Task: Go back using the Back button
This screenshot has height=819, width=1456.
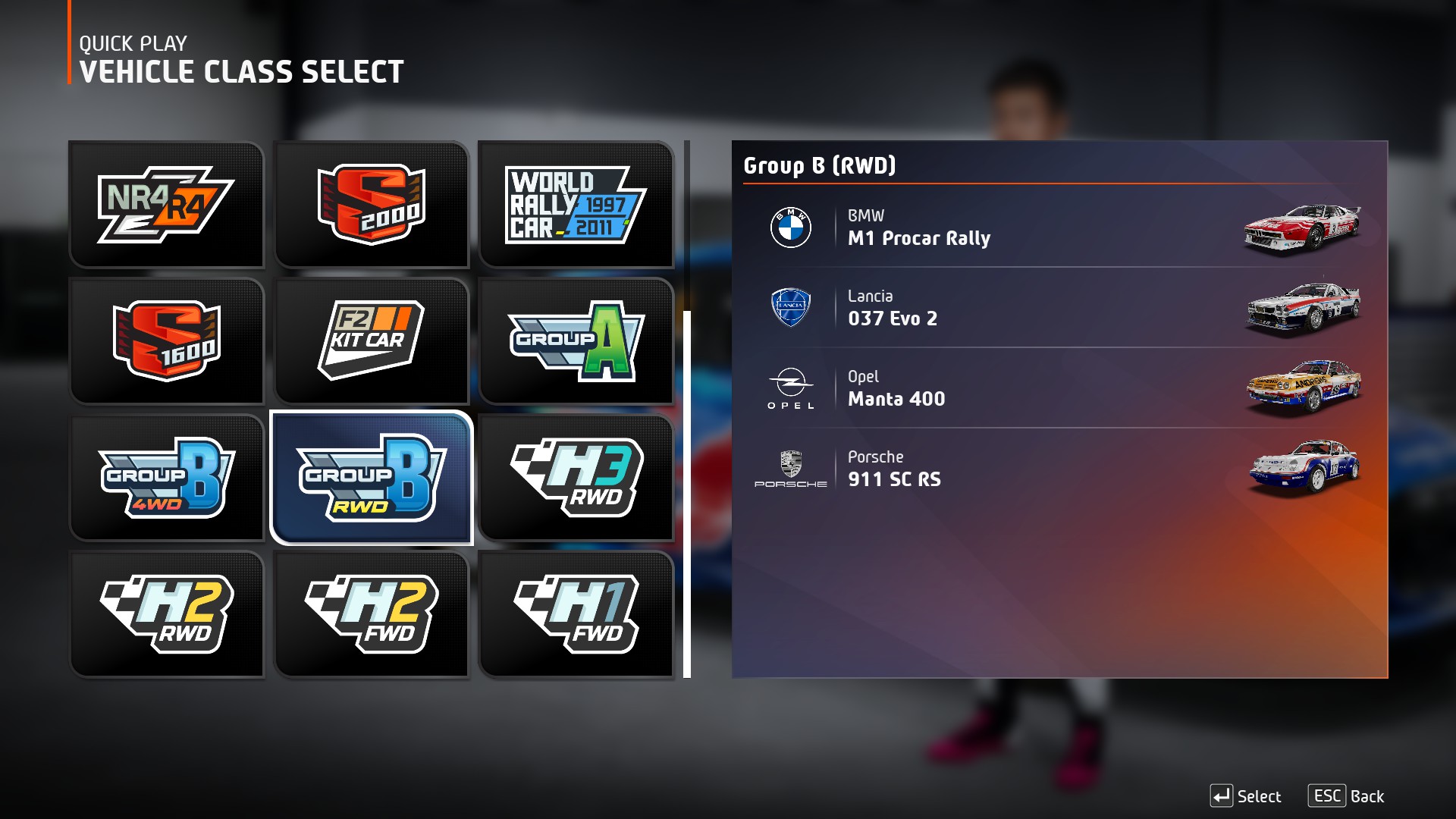Action: pyautogui.click(x=1346, y=796)
